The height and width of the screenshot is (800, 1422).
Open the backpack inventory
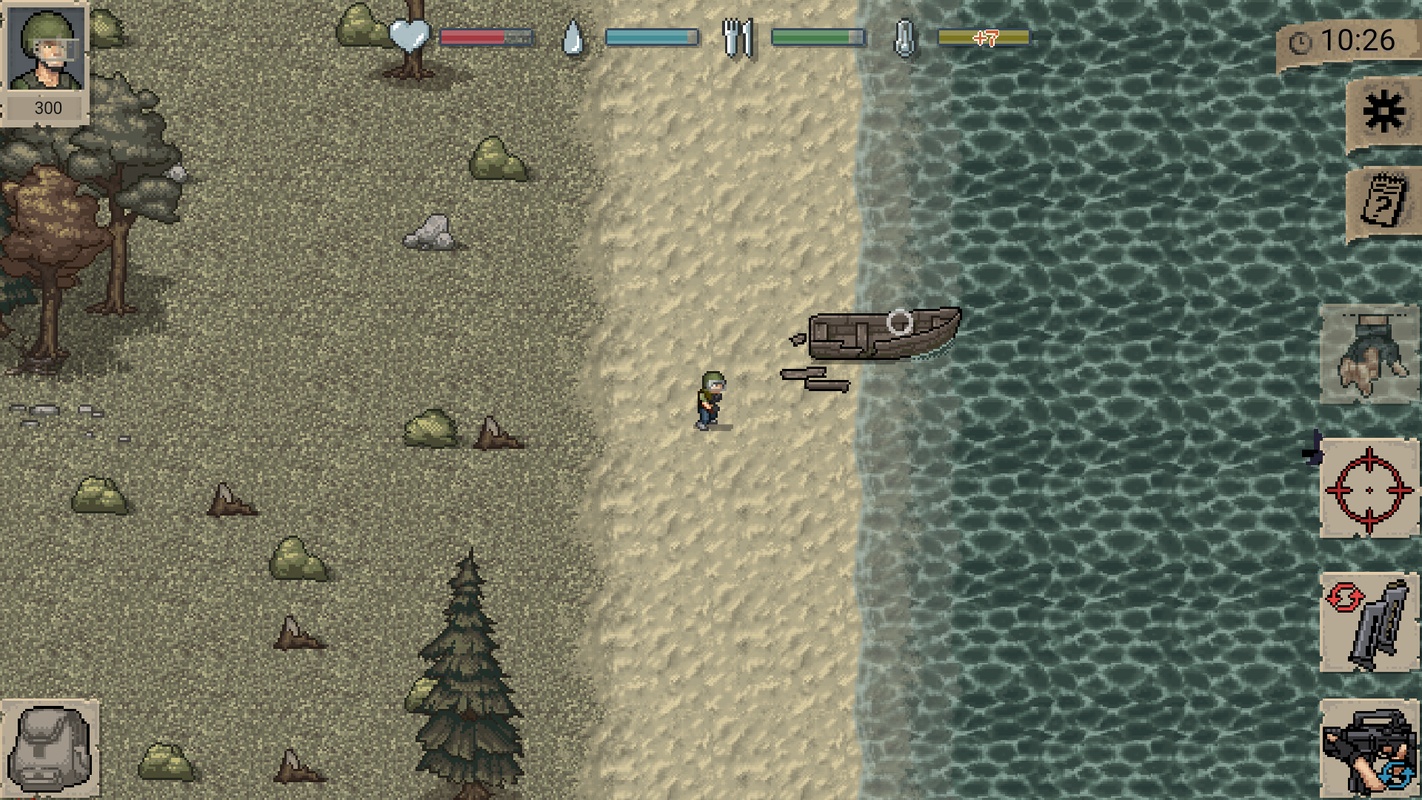coord(49,748)
